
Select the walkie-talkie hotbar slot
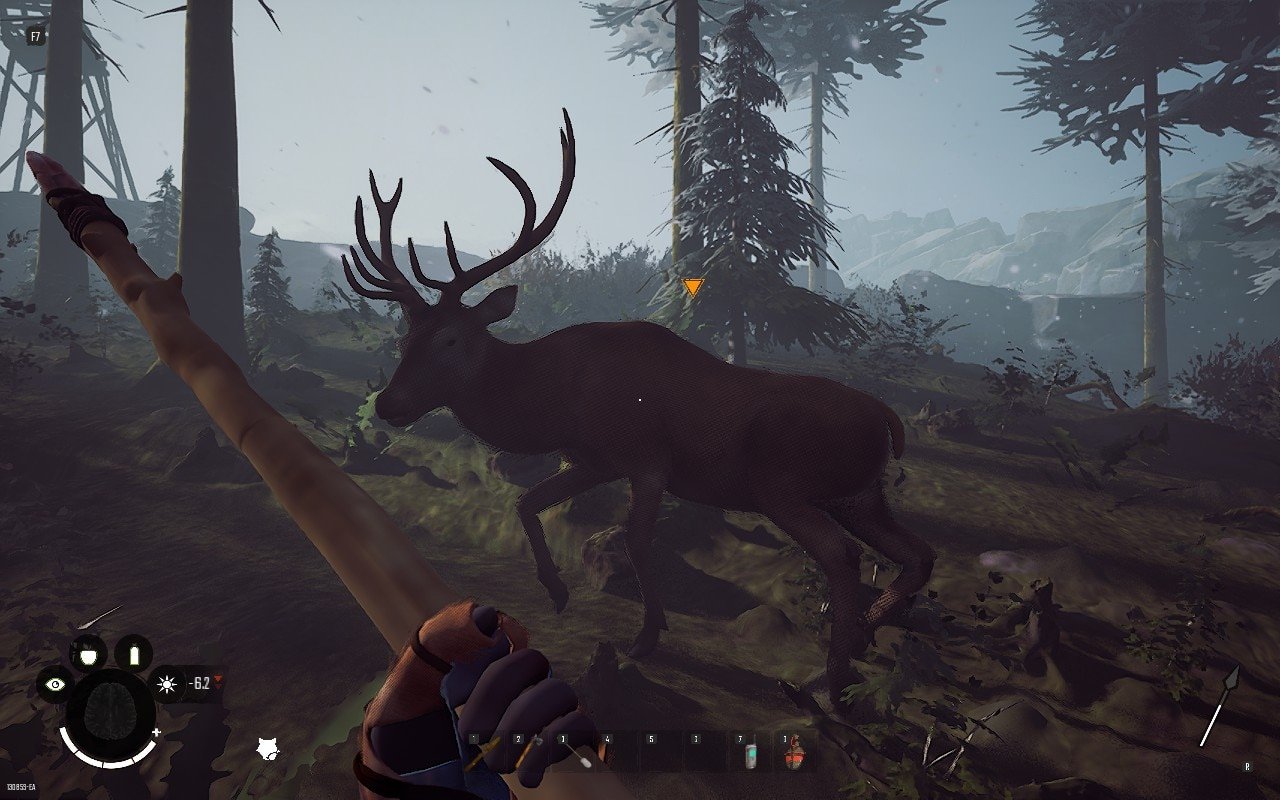(751, 755)
